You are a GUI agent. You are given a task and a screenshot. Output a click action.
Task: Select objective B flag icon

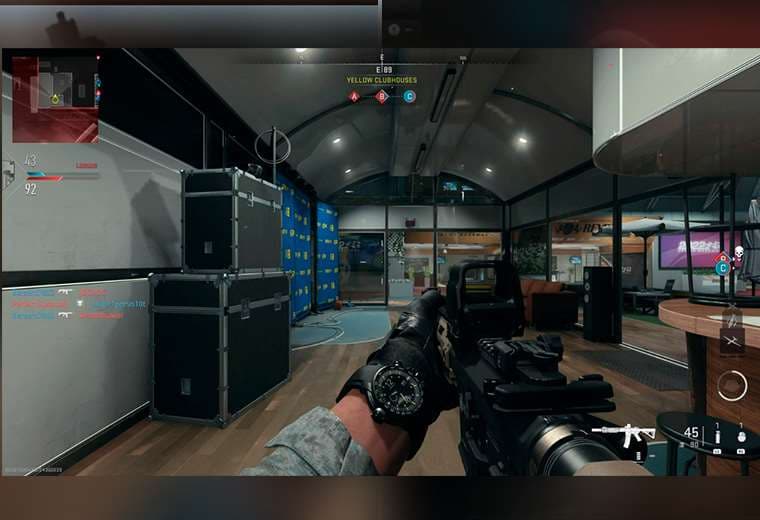coord(382,97)
